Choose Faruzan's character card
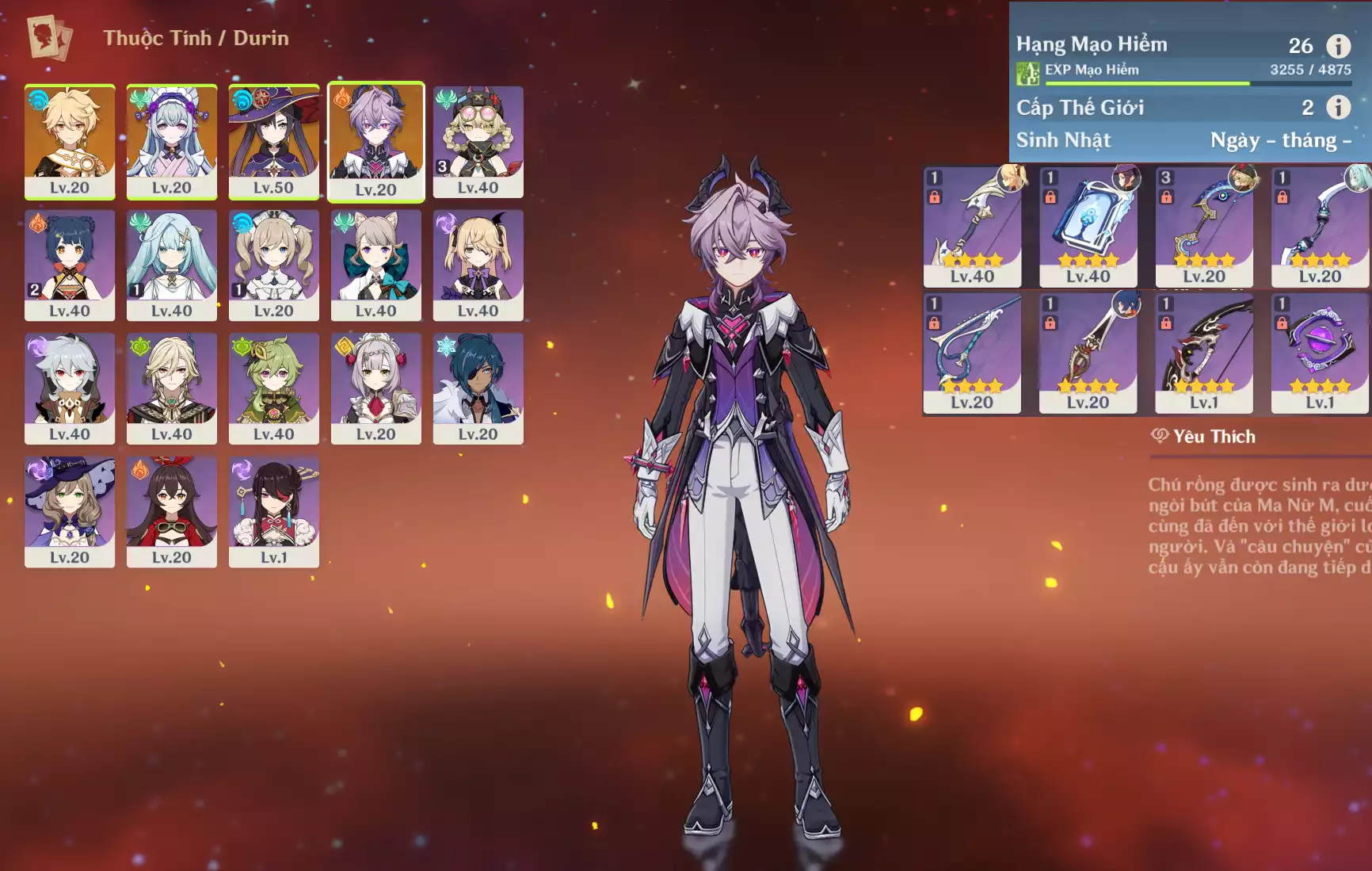1372x871 pixels. (172, 265)
